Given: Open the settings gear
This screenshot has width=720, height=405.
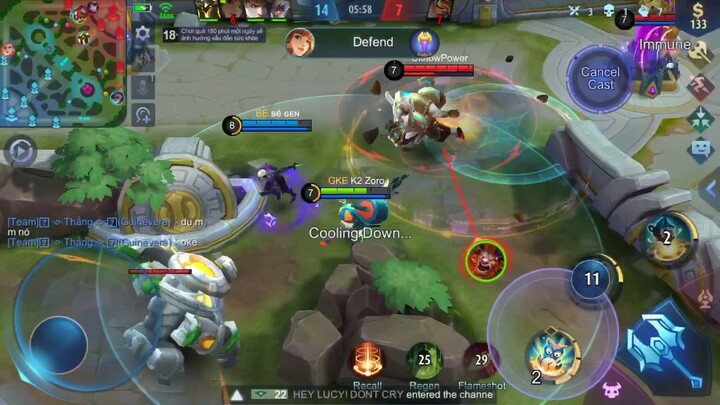Looking at the screenshot, I should (142, 33).
